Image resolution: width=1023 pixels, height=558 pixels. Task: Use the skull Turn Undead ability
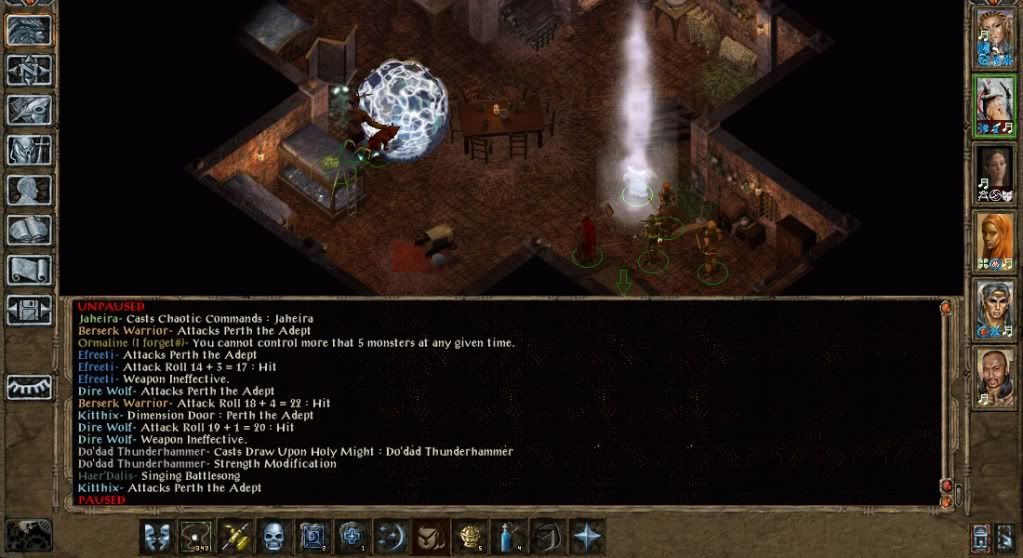(274, 535)
